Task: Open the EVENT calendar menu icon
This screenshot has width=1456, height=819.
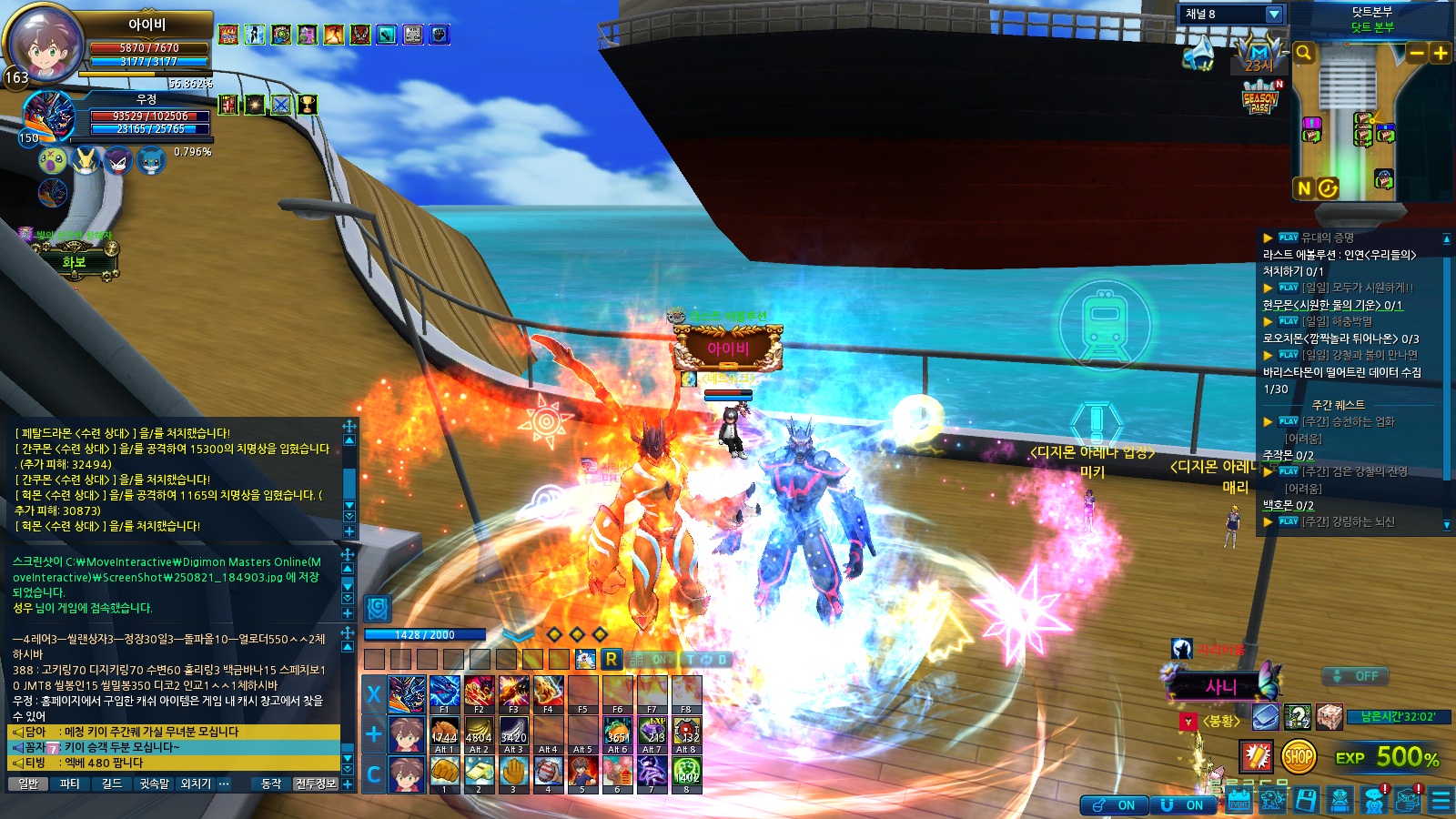Action: pyautogui.click(x=1239, y=801)
